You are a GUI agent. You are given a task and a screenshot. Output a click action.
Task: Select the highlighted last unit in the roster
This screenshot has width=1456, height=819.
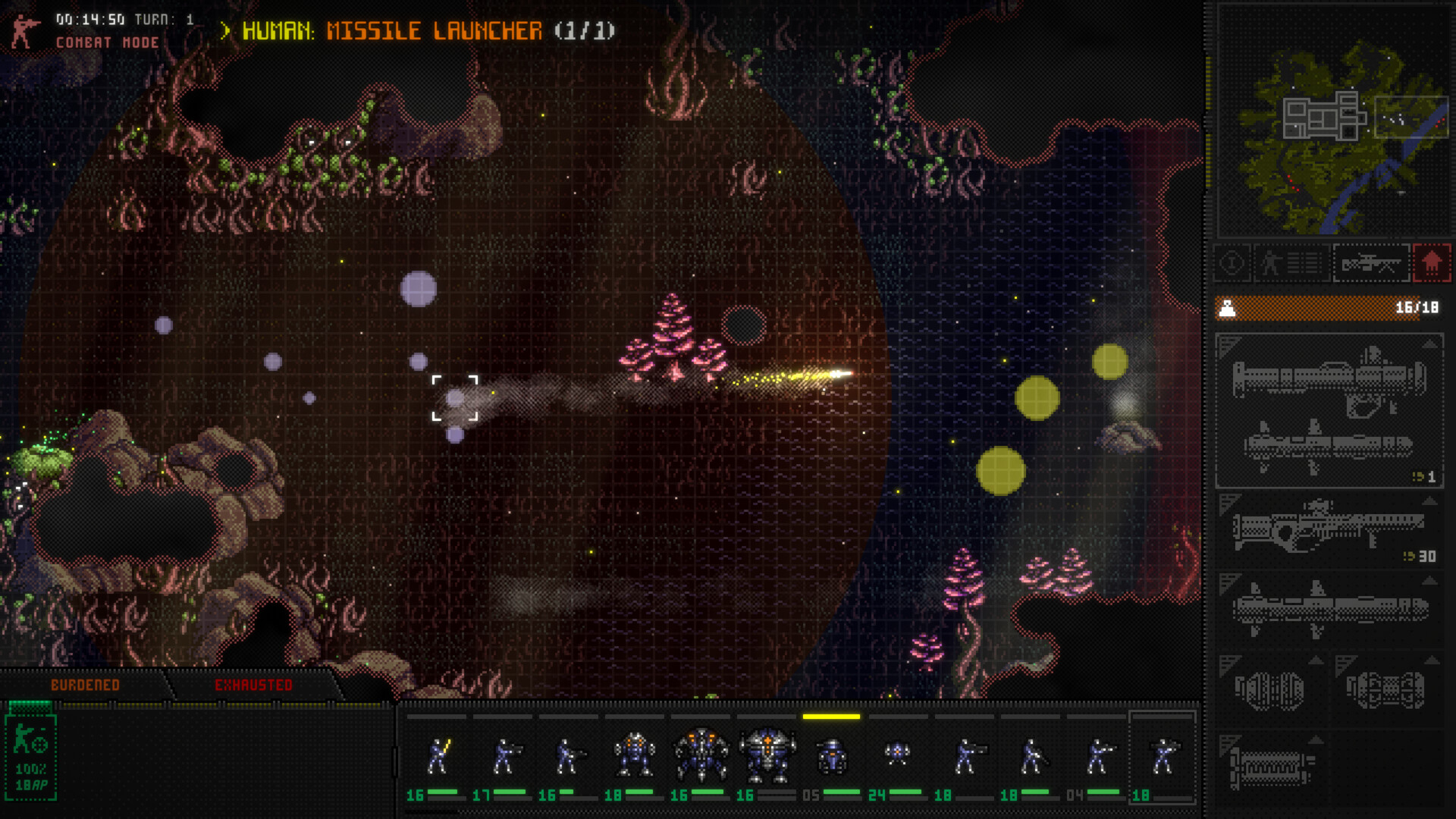pyautogui.click(x=1162, y=757)
